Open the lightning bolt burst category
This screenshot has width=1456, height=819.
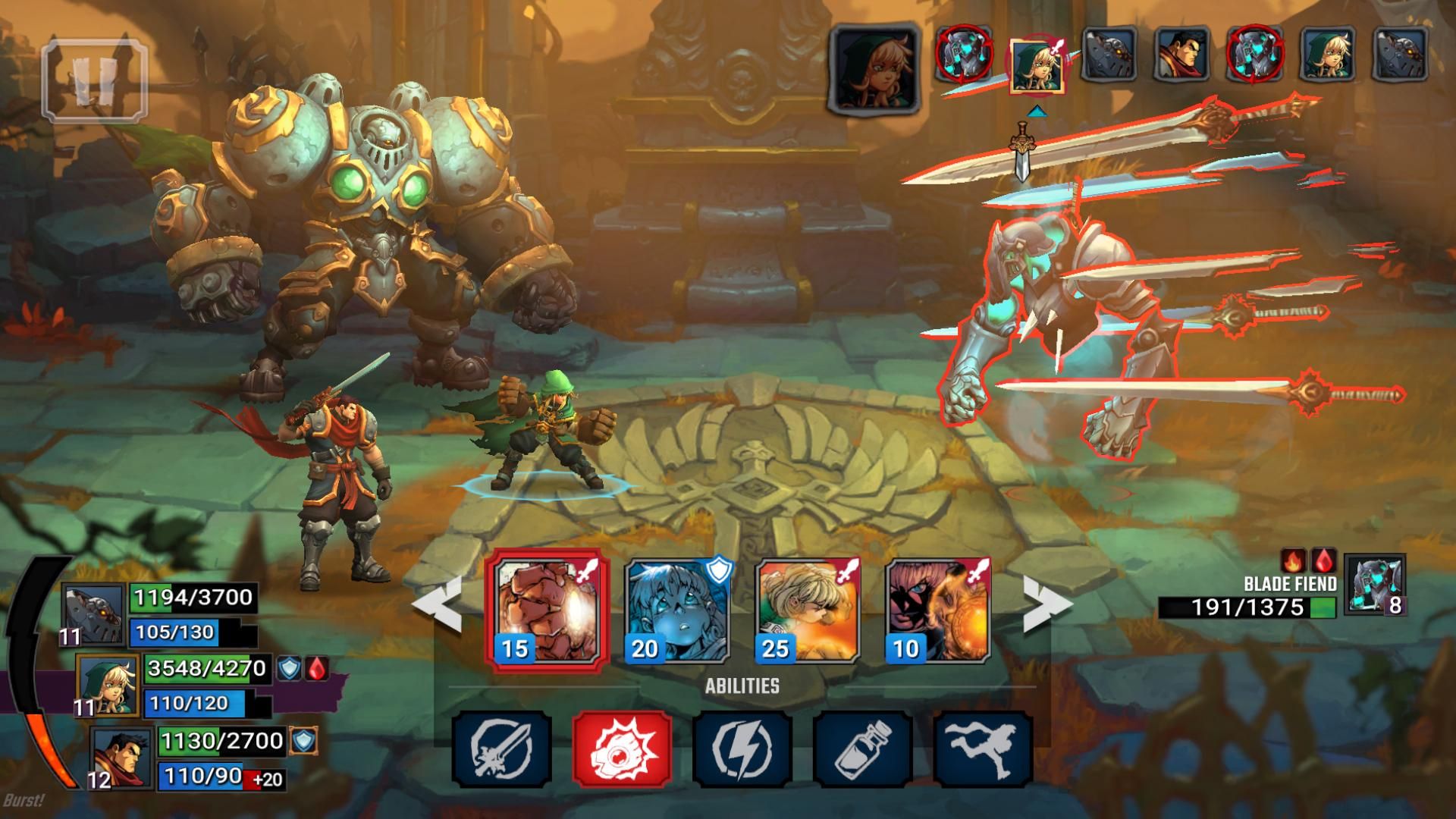coord(742,749)
